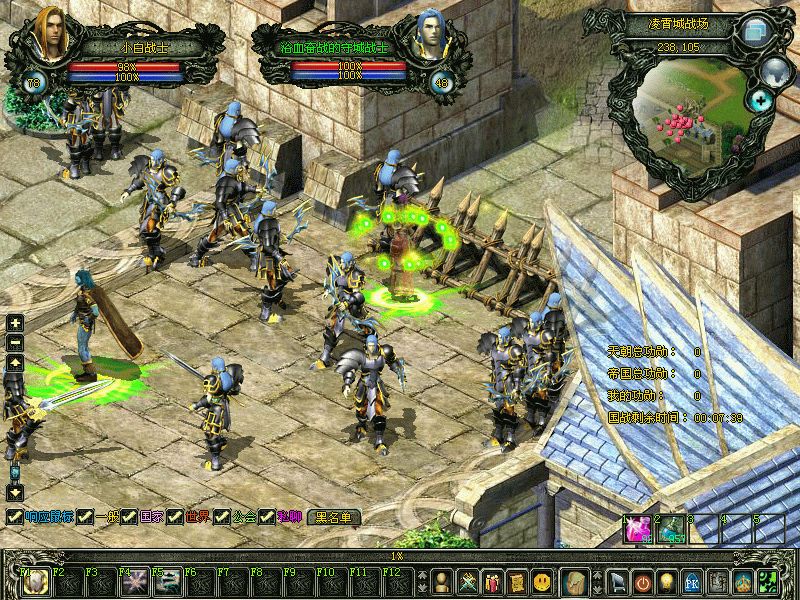The width and height of the screenshot is (800, 600).
Task: Click the overlapping windows button above minimap
Action: 753,32
